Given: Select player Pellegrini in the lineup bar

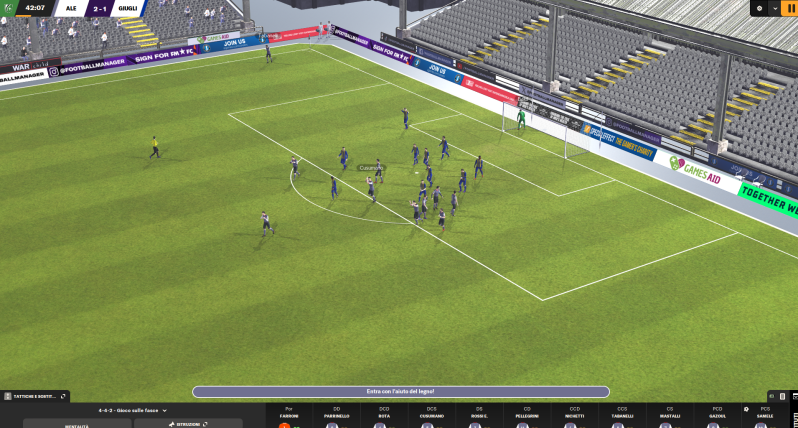Looking at the screenshot, I should coord(527,415).
